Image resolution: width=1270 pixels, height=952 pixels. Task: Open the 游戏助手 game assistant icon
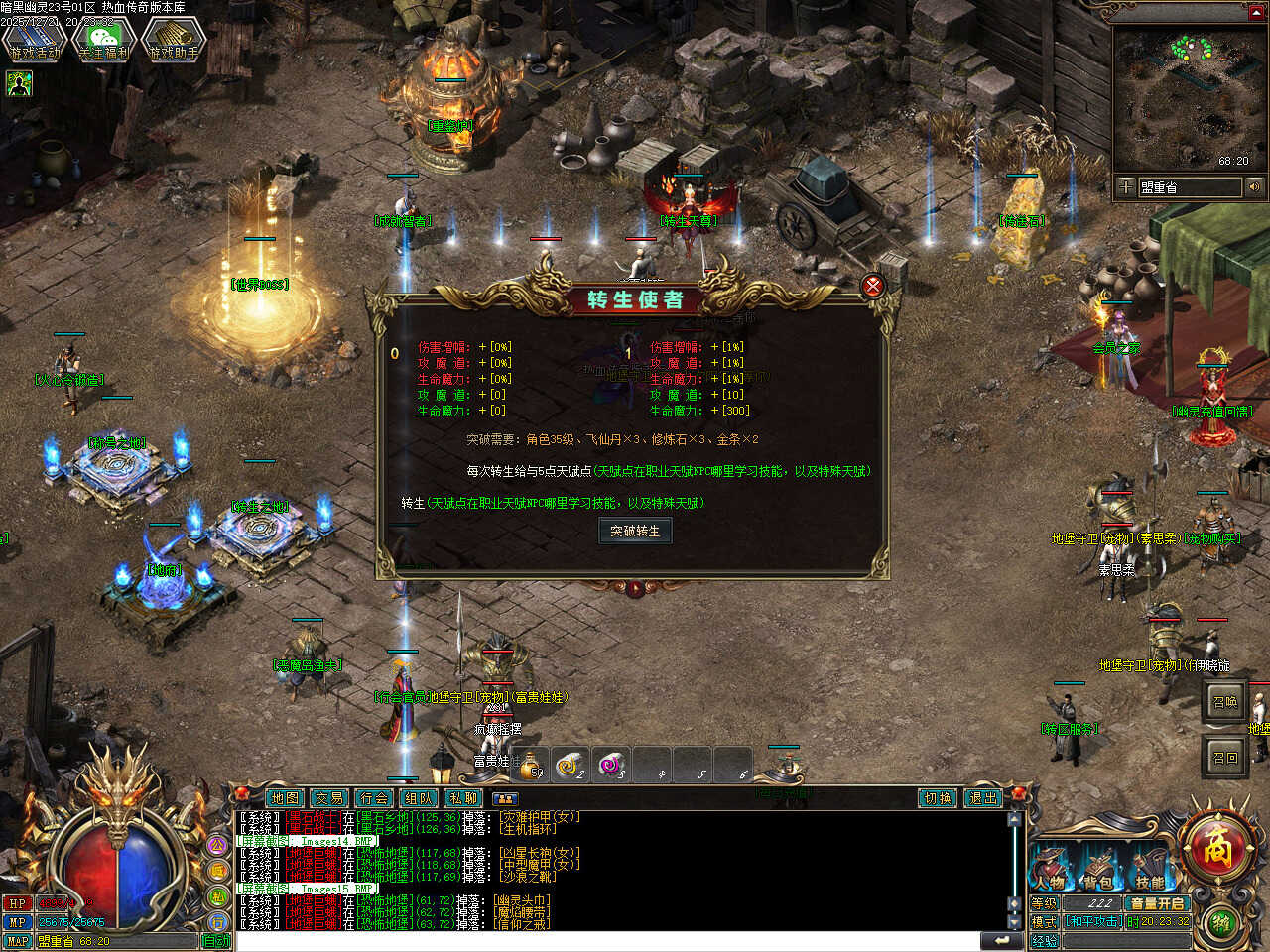[174, 41]
